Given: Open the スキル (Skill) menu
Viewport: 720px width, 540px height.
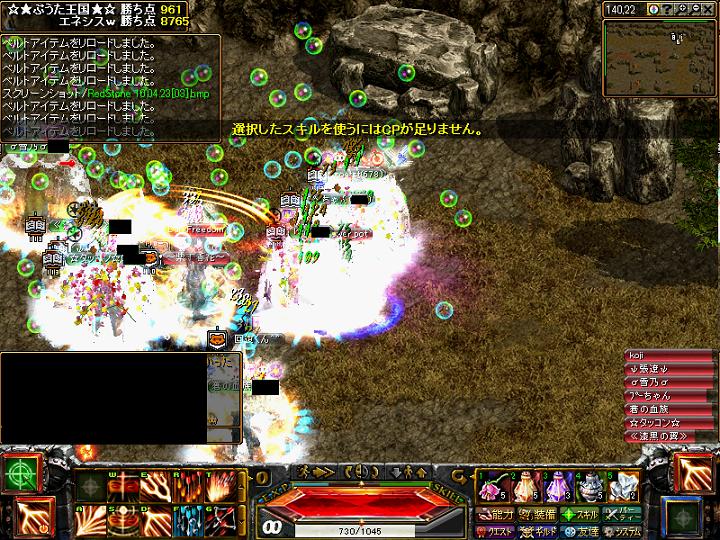Looking at the screenshot, I should 578,515.
